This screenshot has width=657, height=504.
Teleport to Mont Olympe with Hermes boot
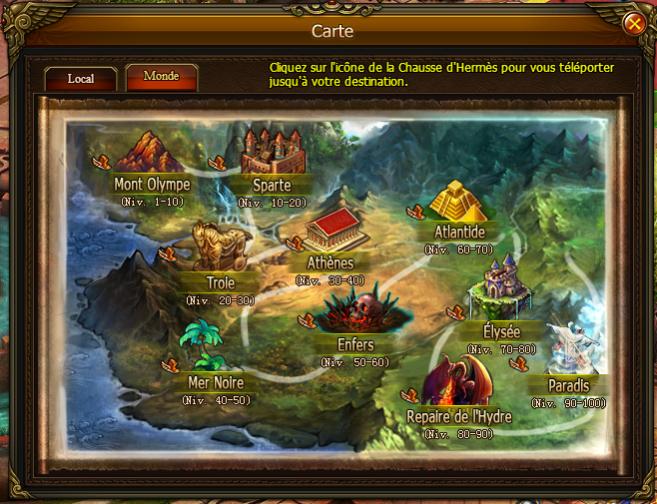coord(100,160)
